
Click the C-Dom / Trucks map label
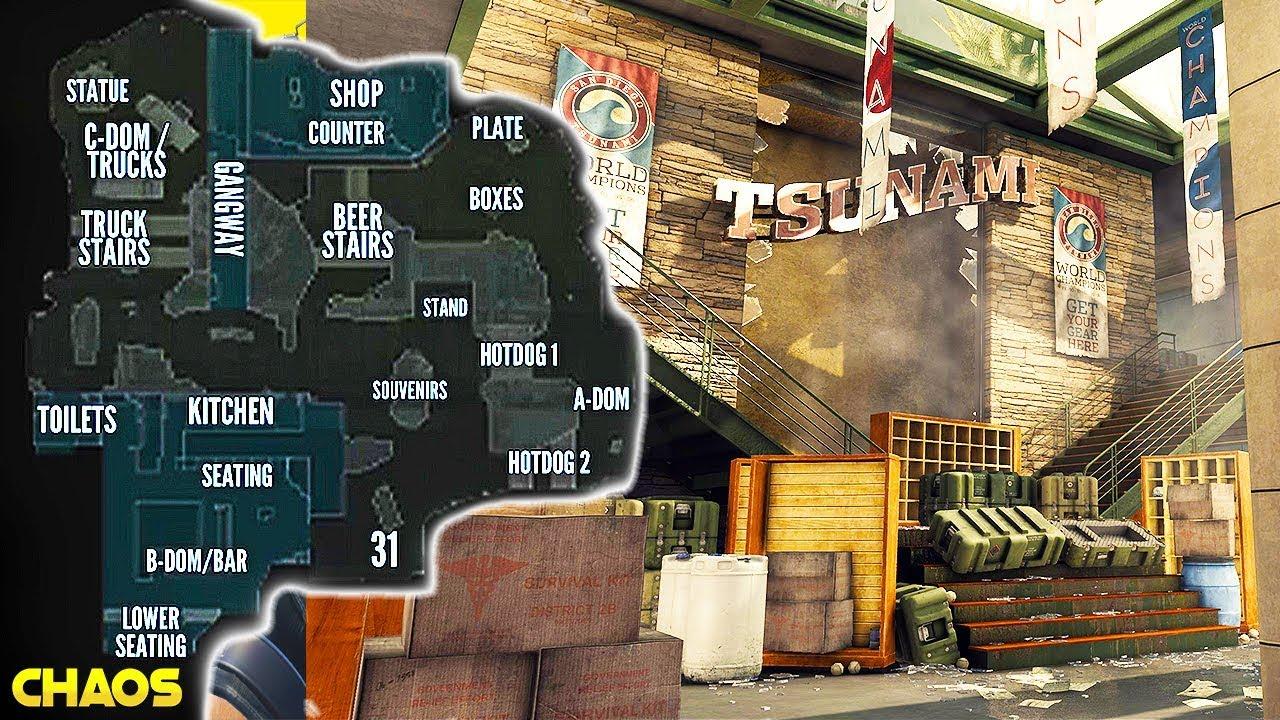126,150
